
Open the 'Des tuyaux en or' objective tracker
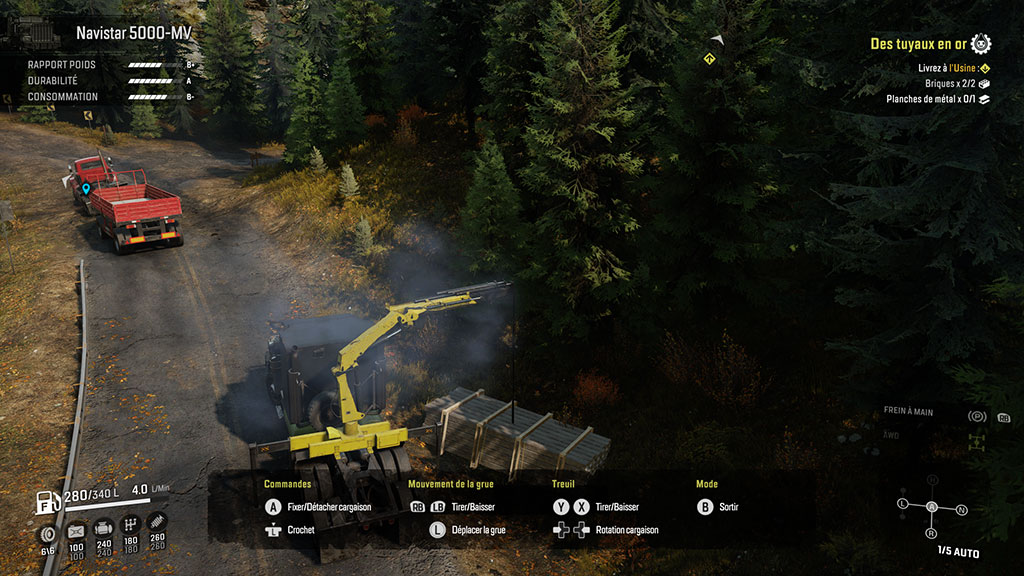(918, 44)
